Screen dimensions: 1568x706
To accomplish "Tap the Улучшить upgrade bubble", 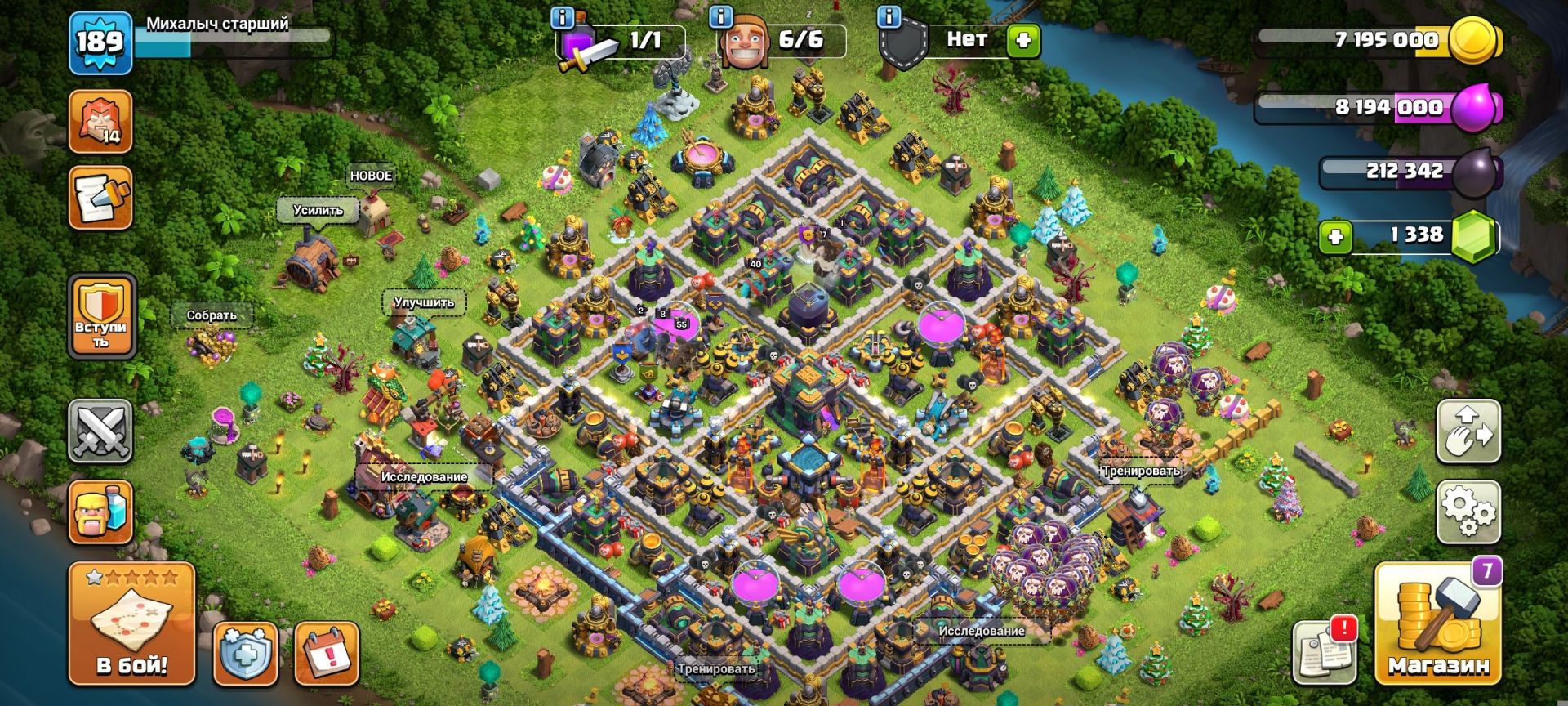I will point(424,302).
